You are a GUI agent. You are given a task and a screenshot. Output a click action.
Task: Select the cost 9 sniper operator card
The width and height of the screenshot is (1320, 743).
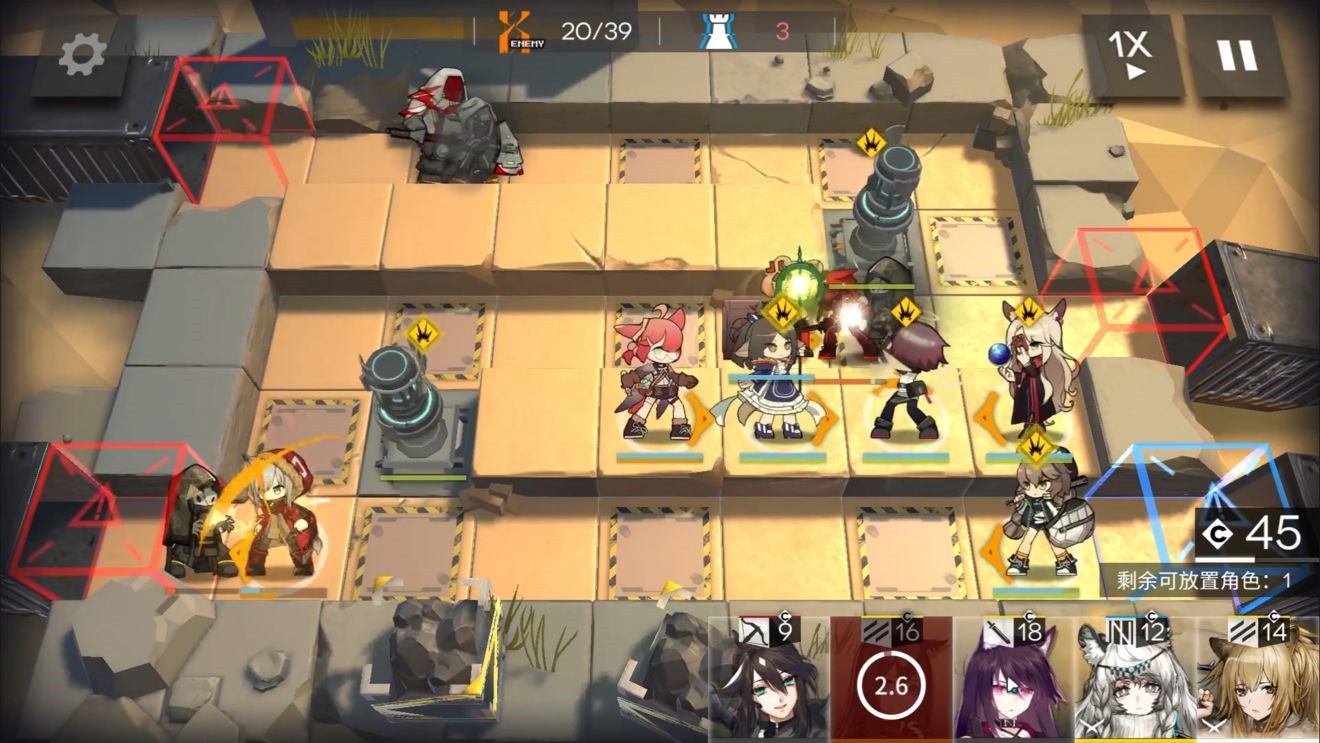click(x=769, y=682)
